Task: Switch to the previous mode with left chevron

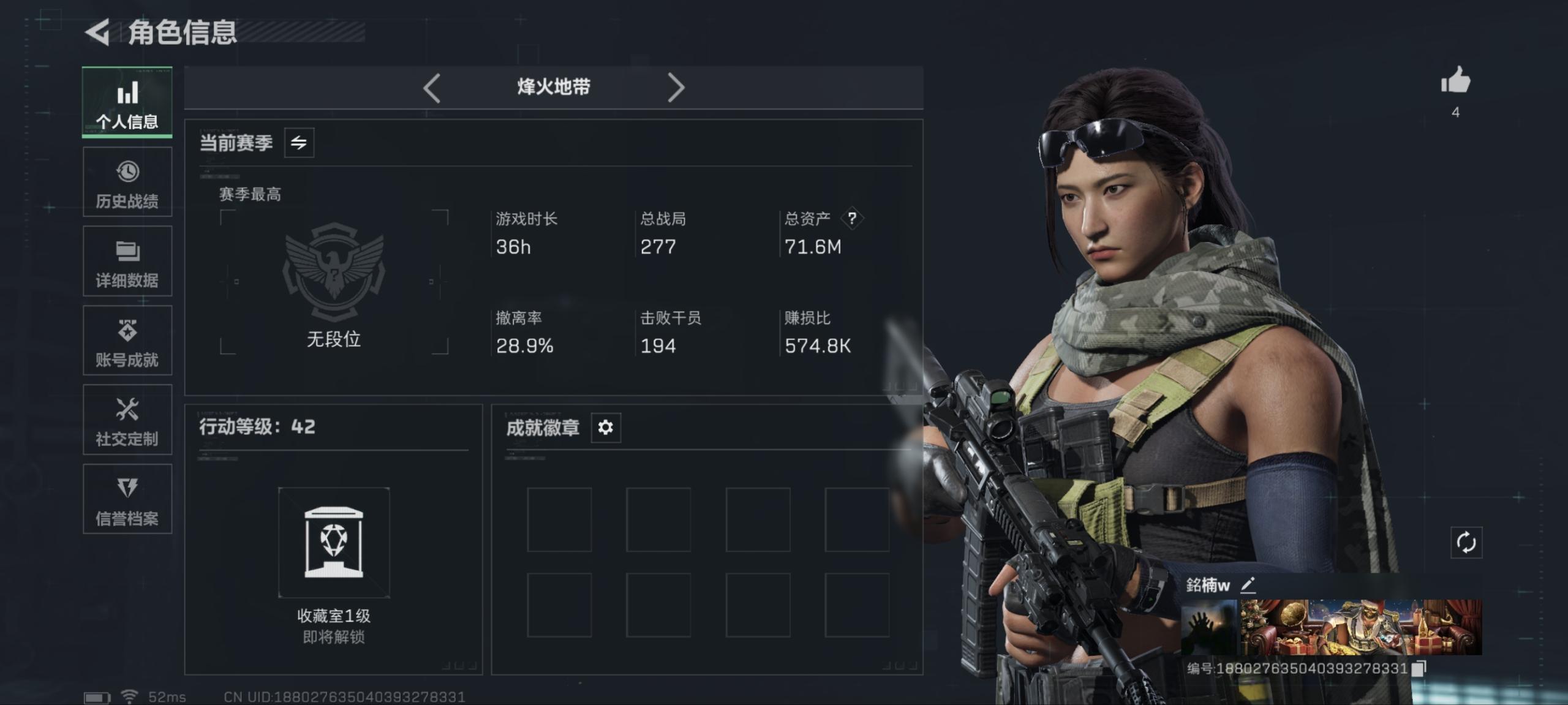Action: (431, 87)
